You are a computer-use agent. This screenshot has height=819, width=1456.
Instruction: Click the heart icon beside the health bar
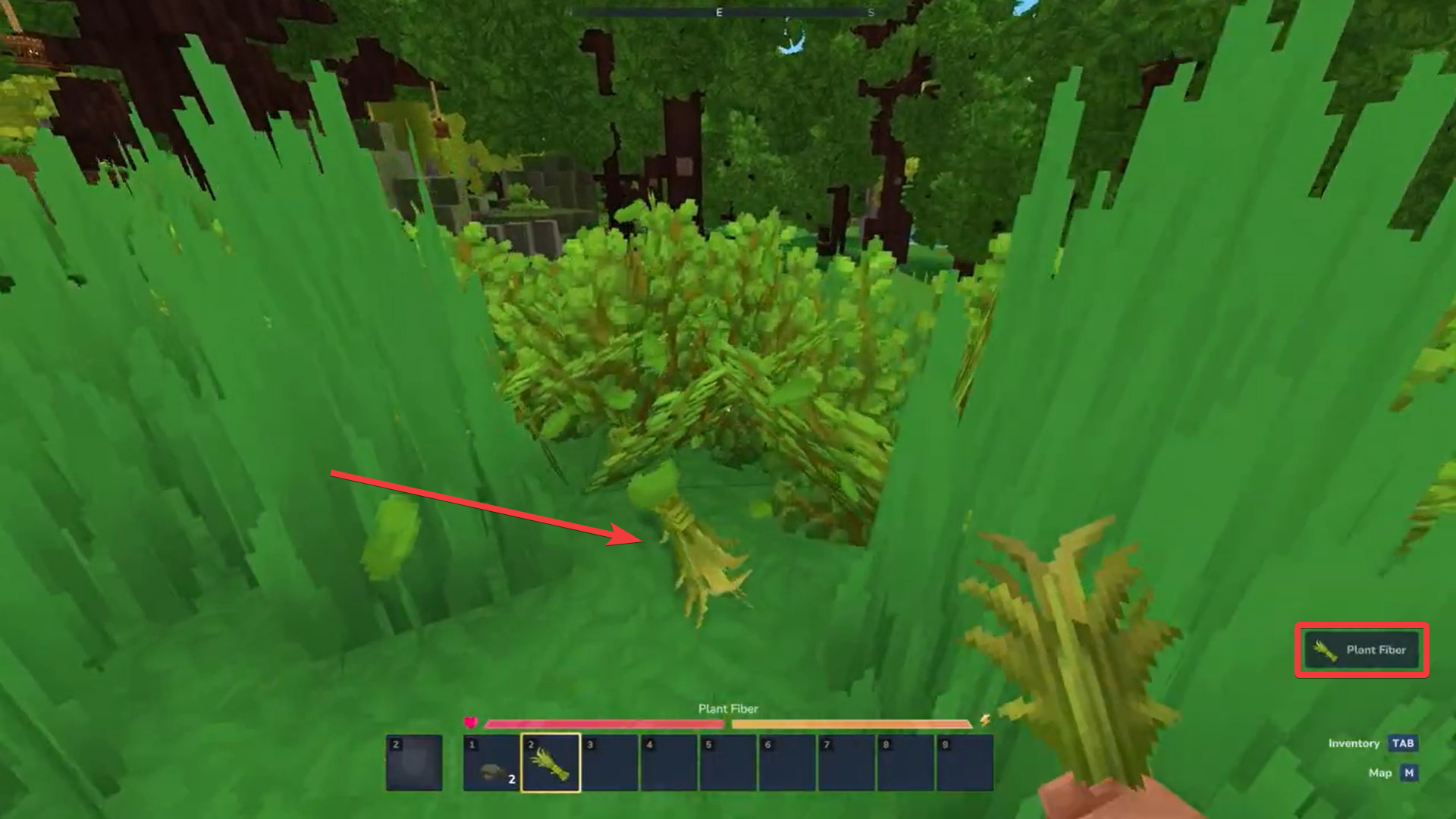[x=472, y=721]
